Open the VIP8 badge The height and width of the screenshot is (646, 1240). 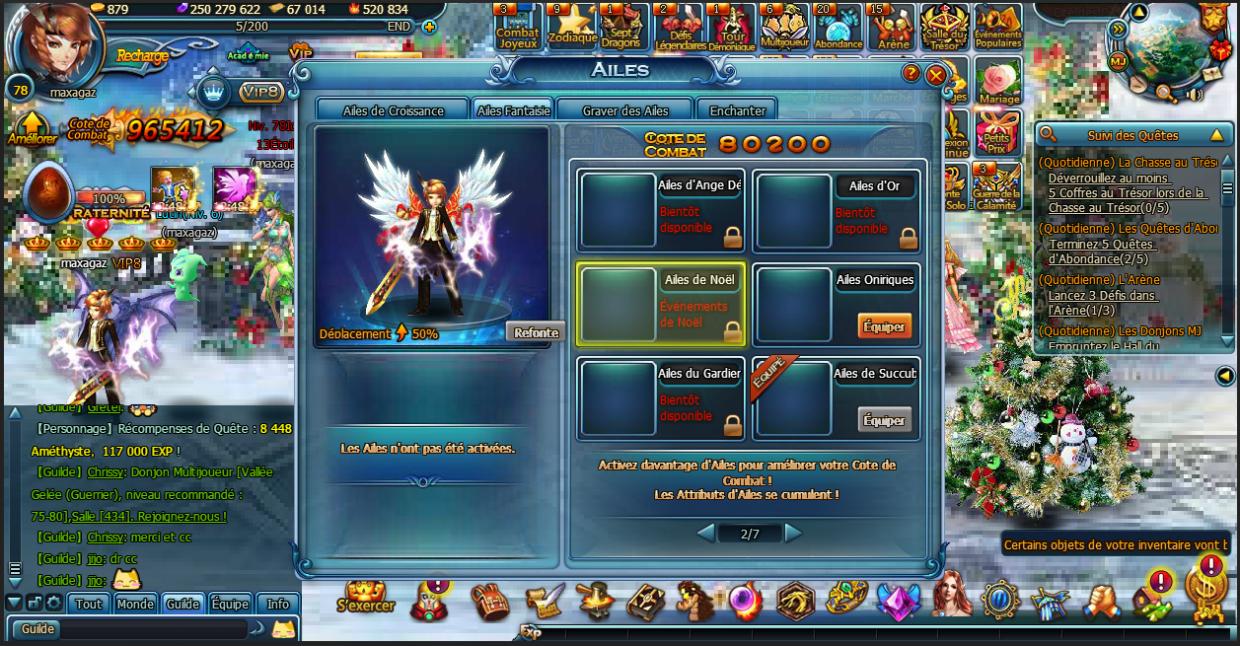pyautogui.click(x=262, y=92)
